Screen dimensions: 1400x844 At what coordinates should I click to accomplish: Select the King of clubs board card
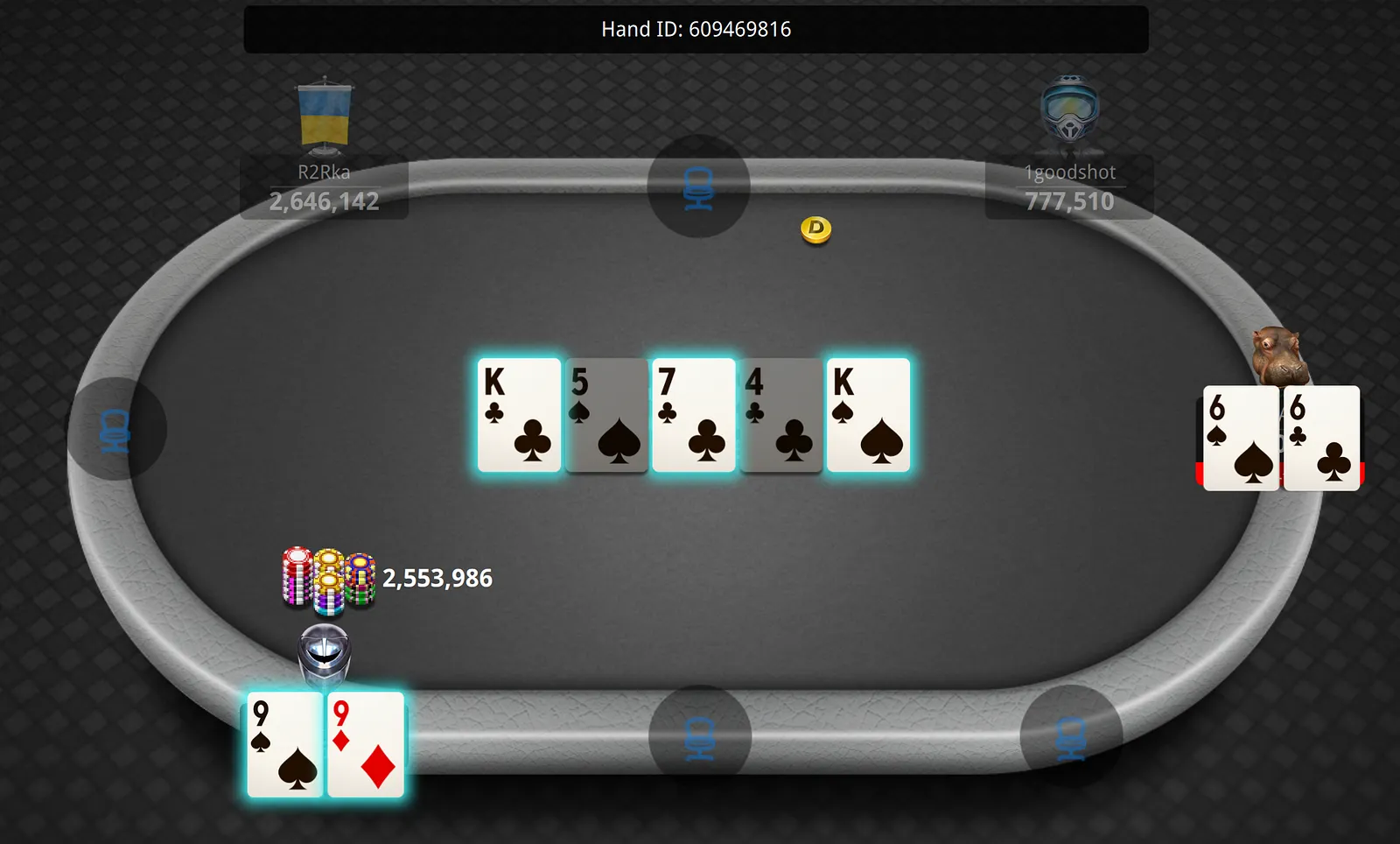519,415
